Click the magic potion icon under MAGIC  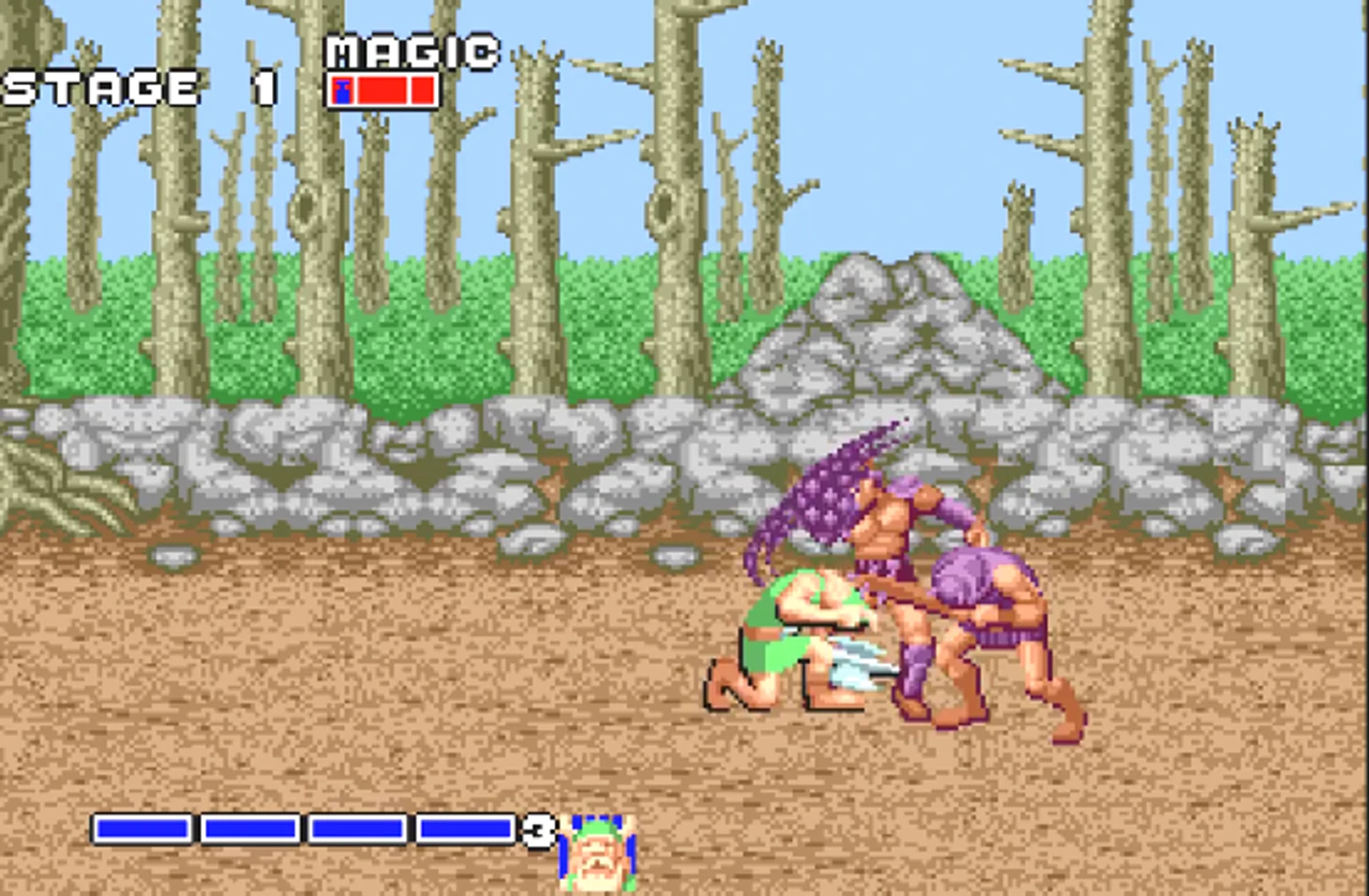pos(341,91)
